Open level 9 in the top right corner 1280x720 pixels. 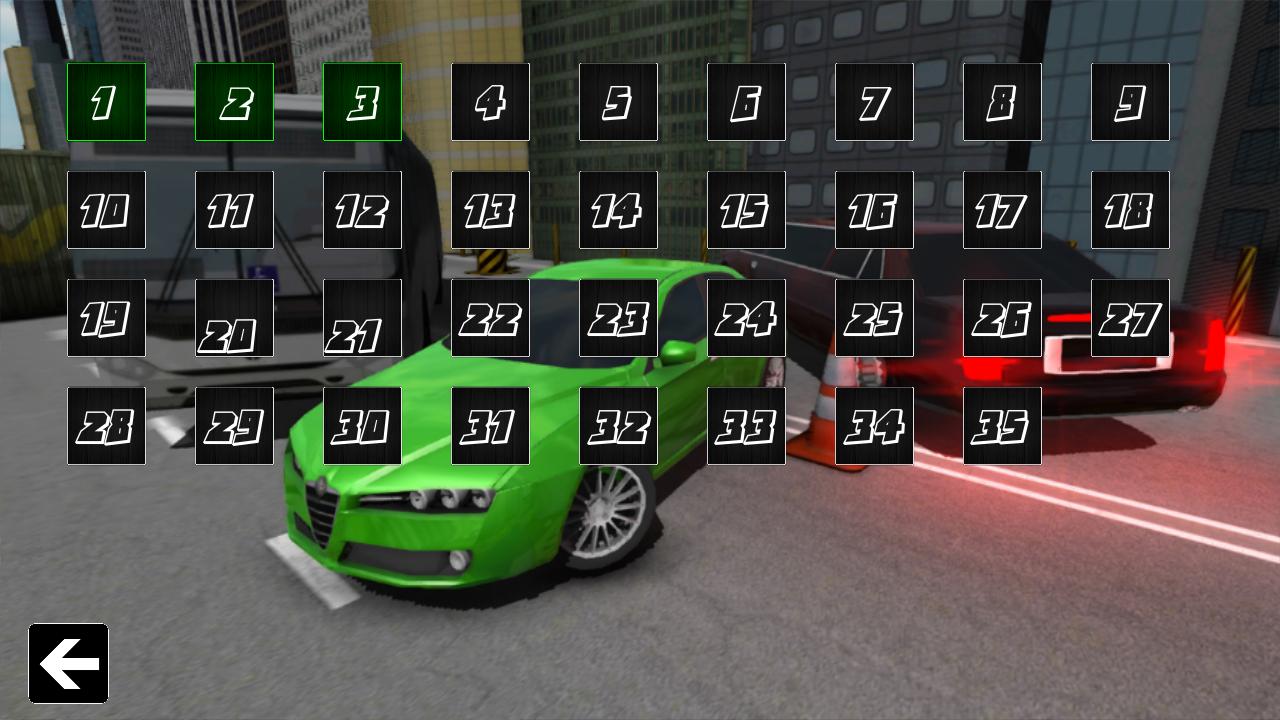[1130, 101]
